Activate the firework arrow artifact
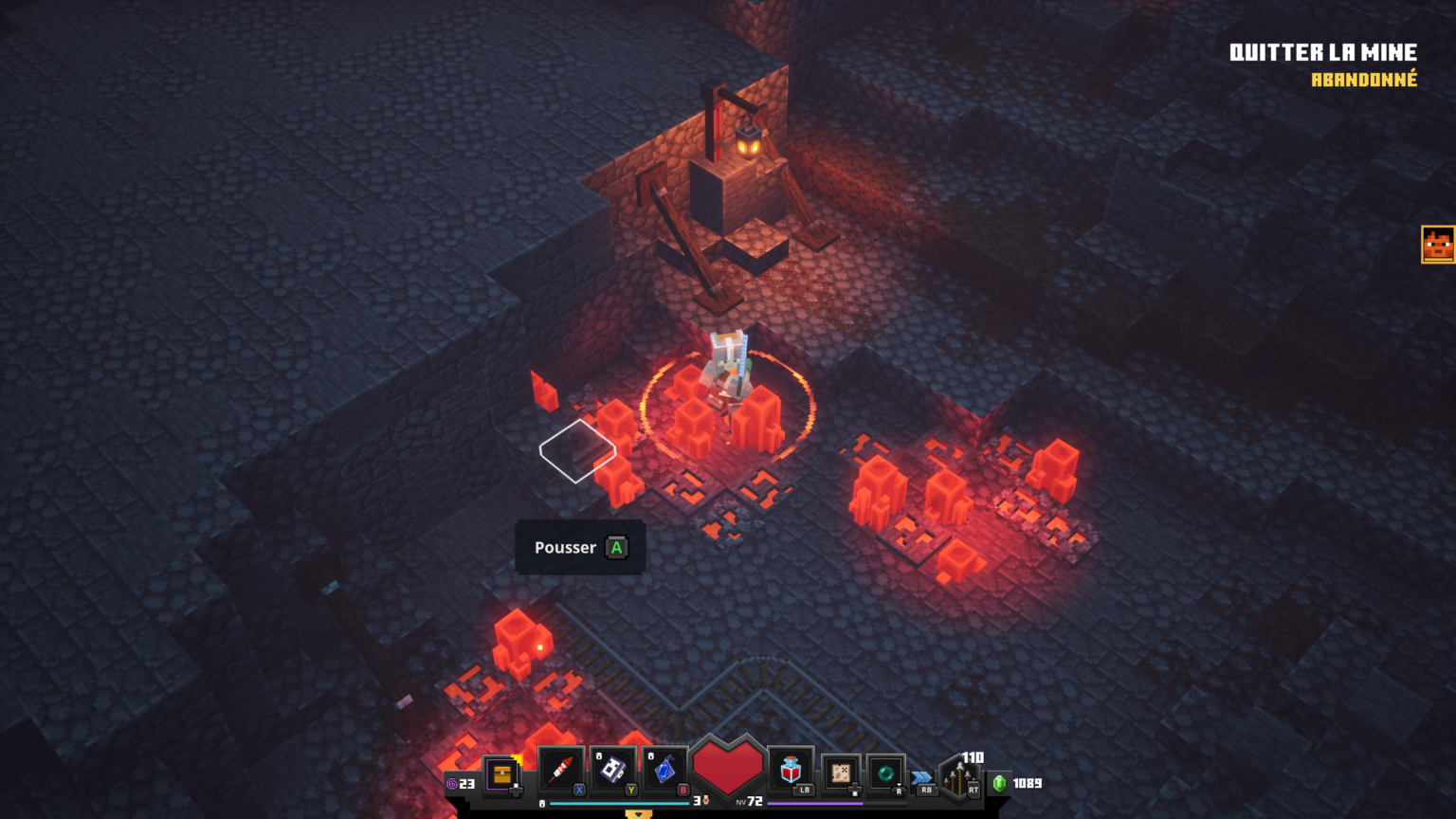The width and height of the screenshot is (1456, 819). (x=561, y=770)
